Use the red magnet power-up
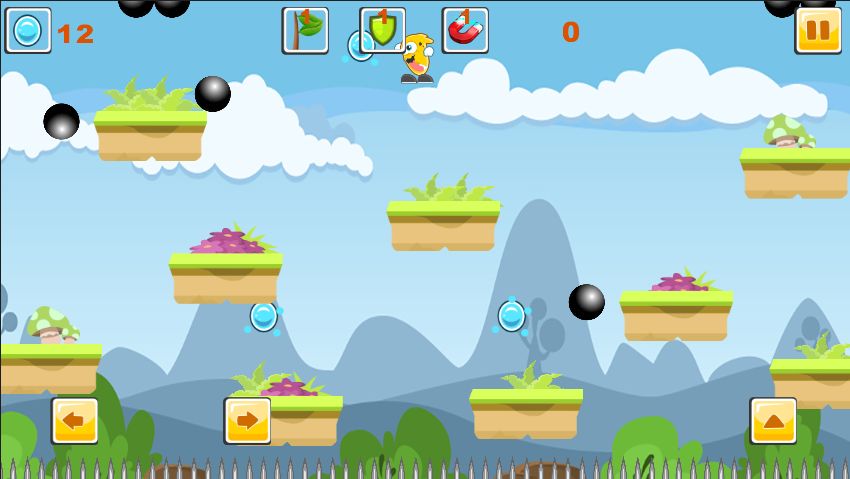850x479 pixels. point(465,30)
